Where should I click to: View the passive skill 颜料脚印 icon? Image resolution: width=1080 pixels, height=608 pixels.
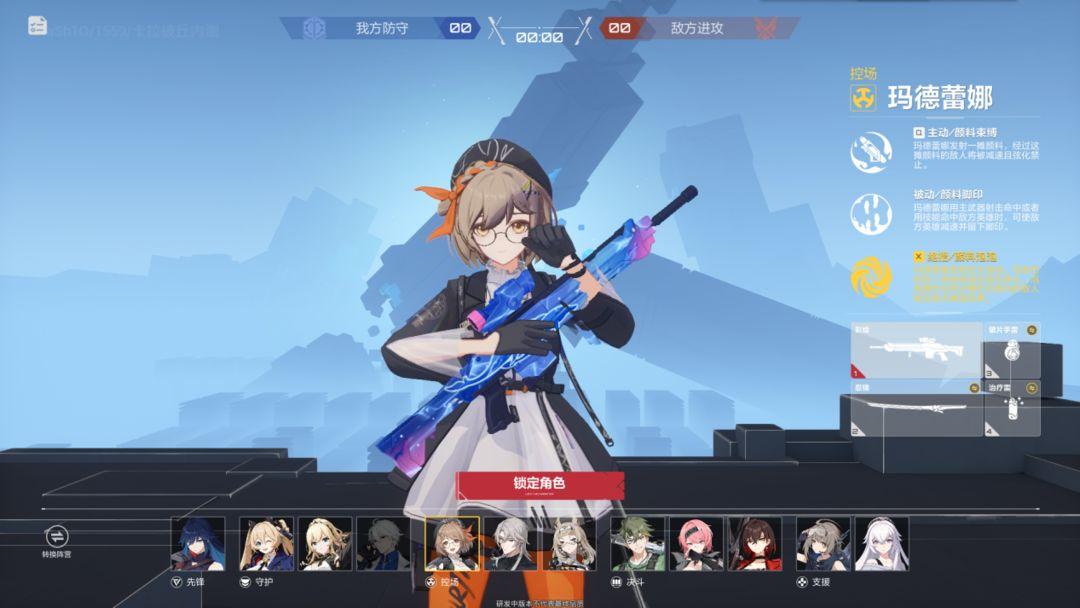pos(870,214)
